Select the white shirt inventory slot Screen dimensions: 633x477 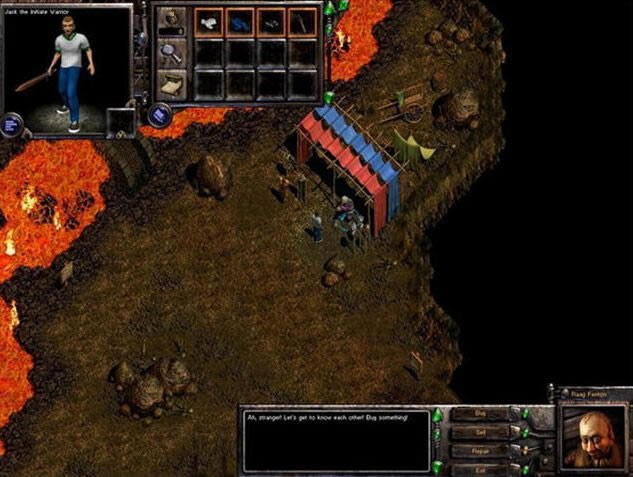(208, 20)
